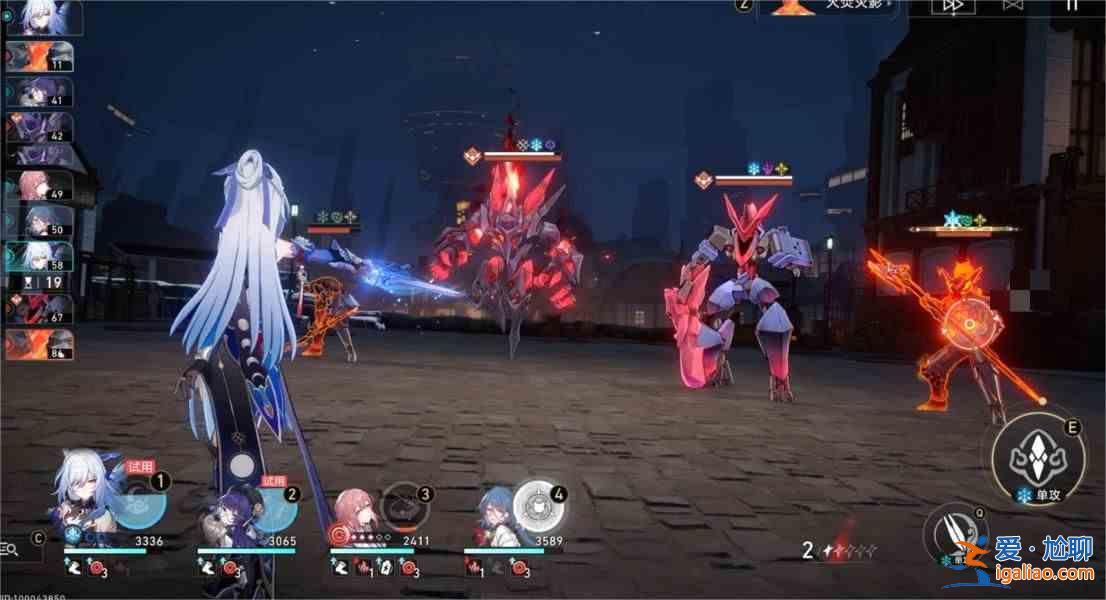The width and height of the screenshot is (1106, 600).
Task: Open the battle details magnifier list icon
Action: point(10,548)
